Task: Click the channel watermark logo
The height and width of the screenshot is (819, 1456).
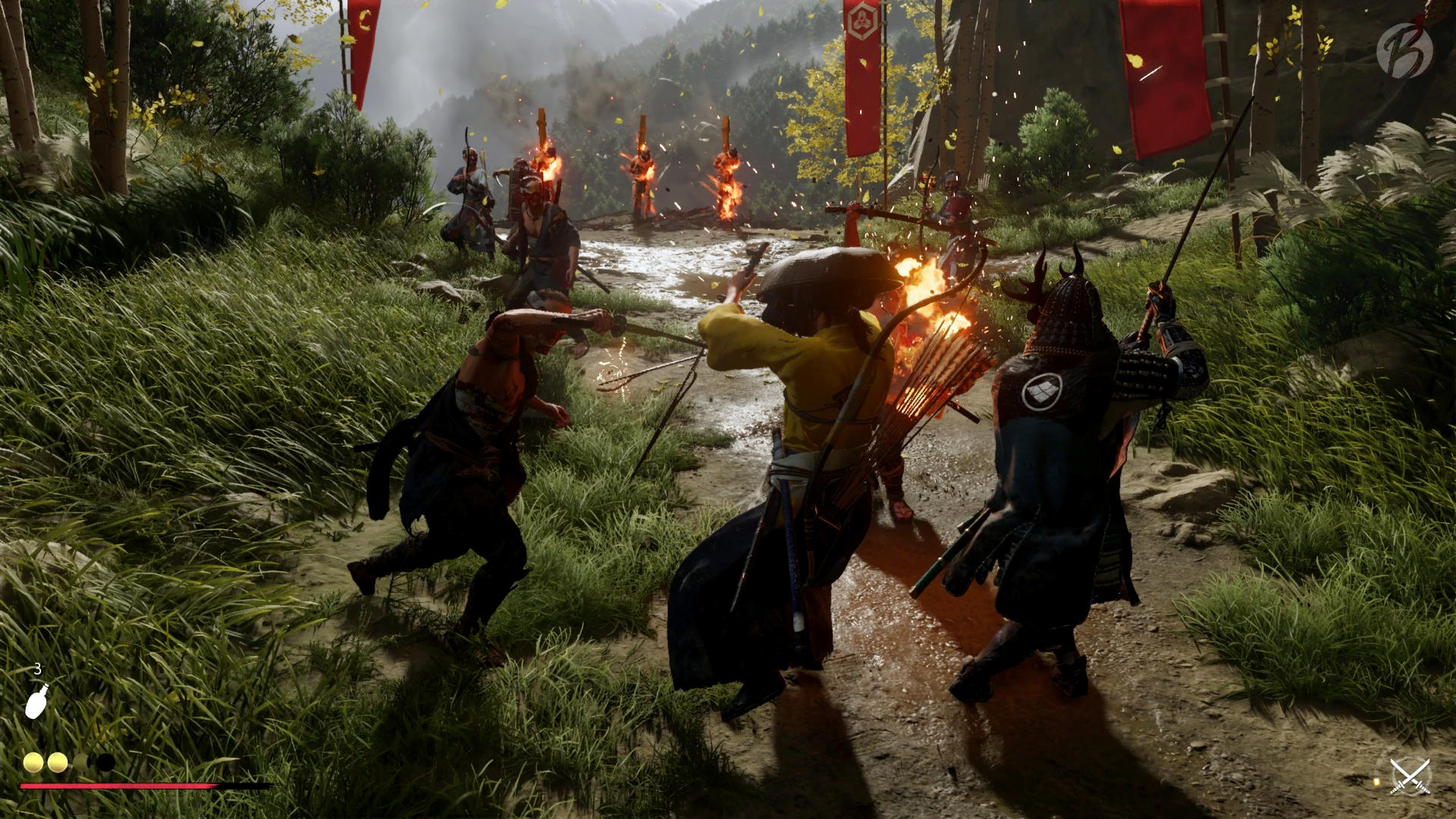Action: tap(1404, 50)
